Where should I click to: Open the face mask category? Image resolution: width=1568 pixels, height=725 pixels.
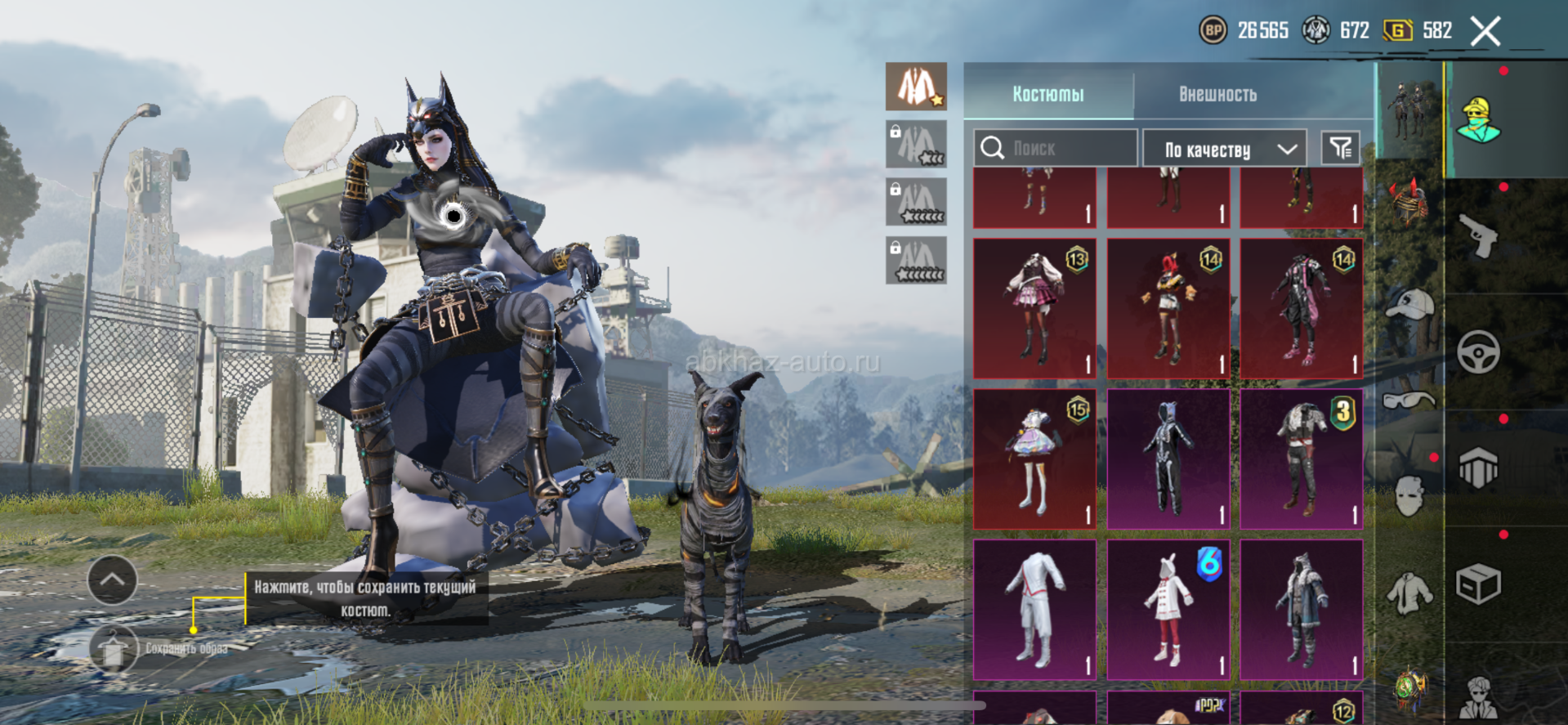[1410, 495]
